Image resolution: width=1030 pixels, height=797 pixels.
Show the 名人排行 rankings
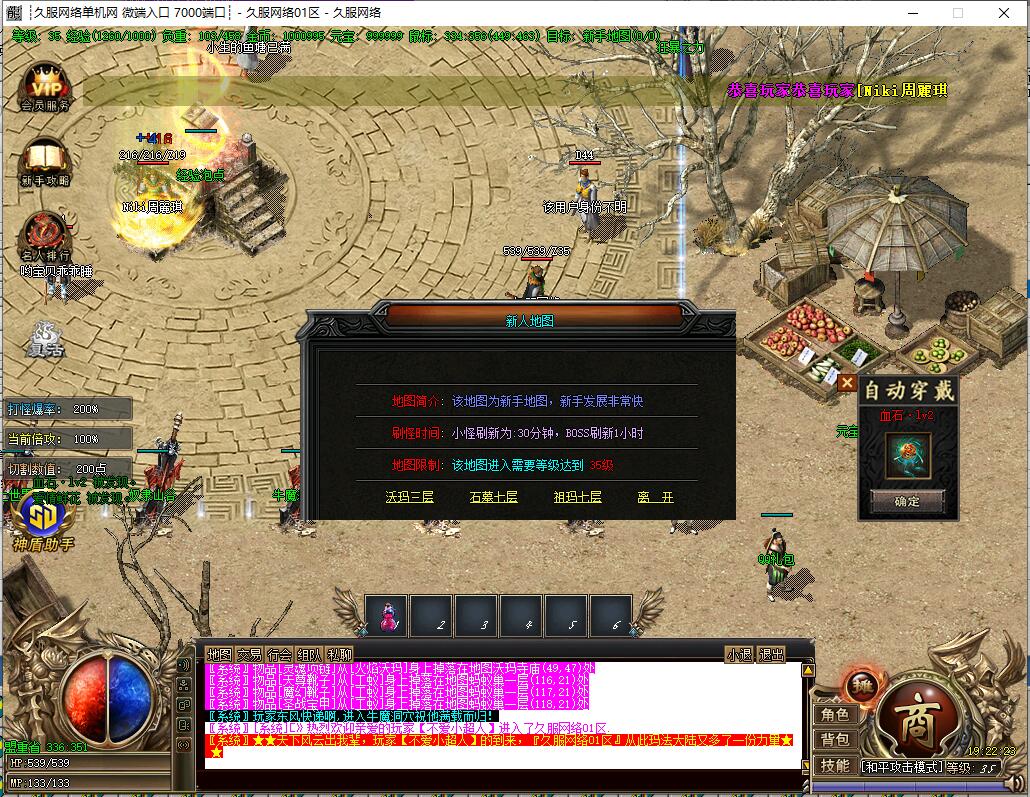[x=45, y=235]
